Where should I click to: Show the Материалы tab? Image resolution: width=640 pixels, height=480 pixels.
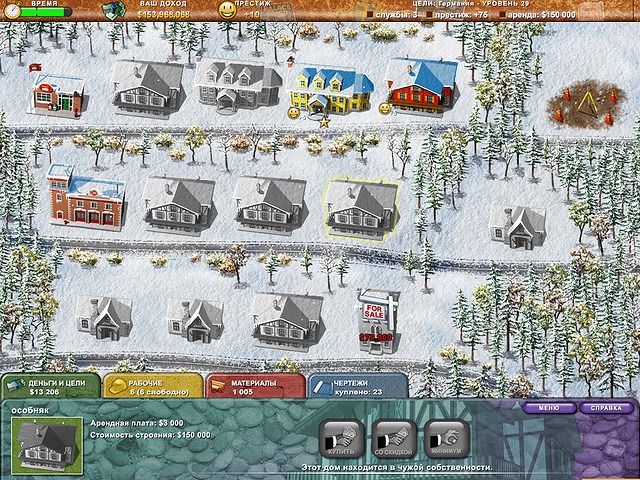(254, 387)
